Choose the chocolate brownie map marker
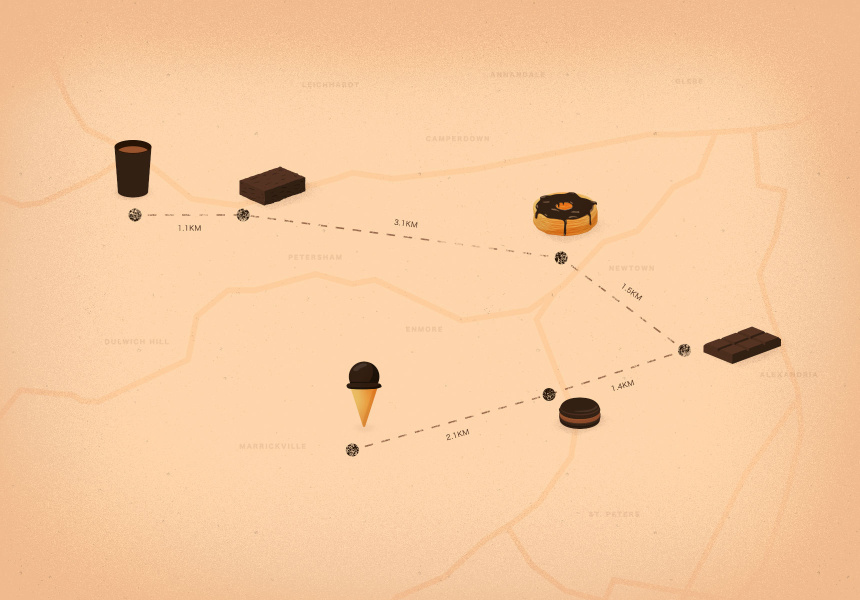 (x=272, y=185)
